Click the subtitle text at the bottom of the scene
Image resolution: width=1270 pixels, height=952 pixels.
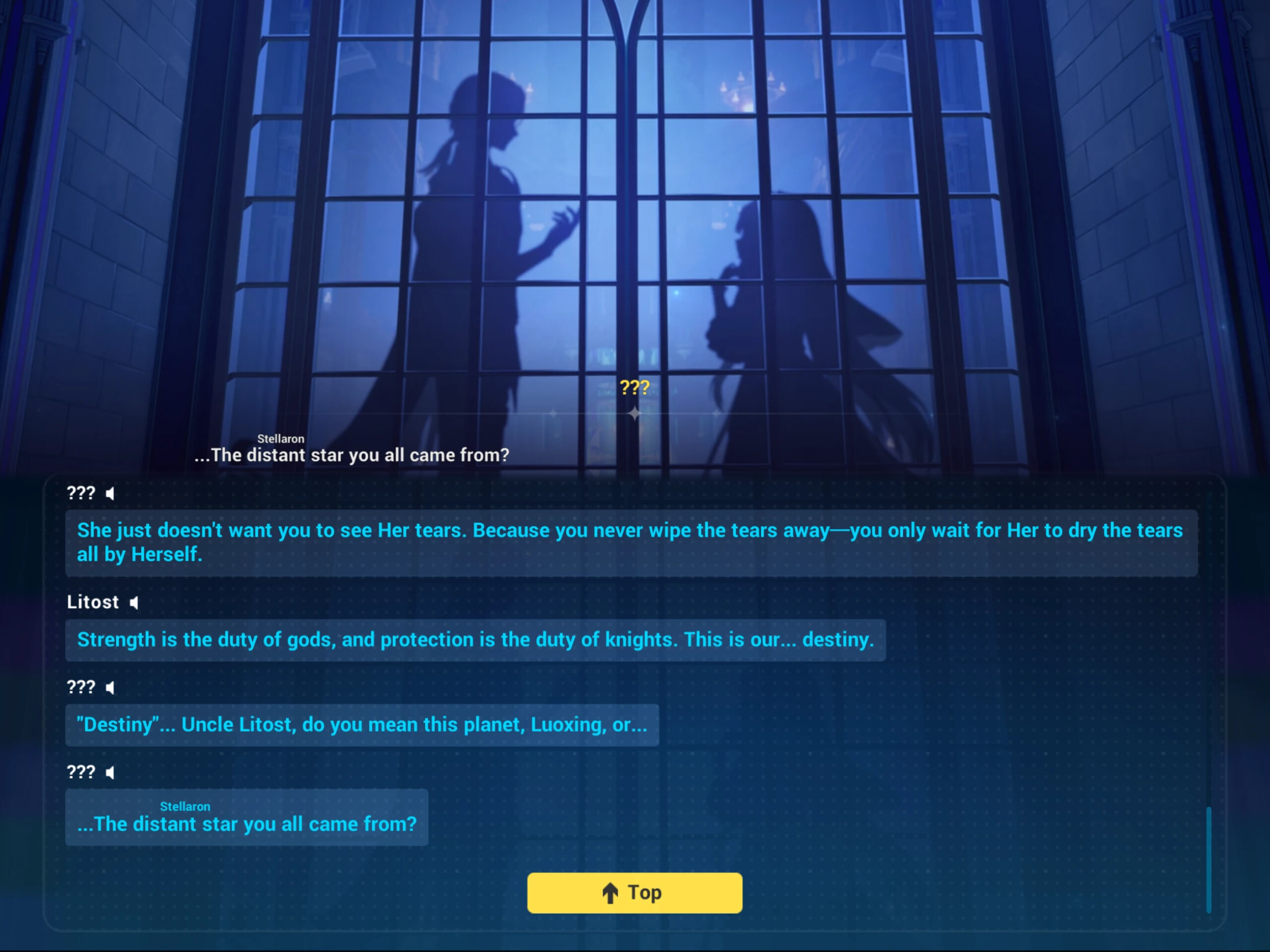coord(352,455)
